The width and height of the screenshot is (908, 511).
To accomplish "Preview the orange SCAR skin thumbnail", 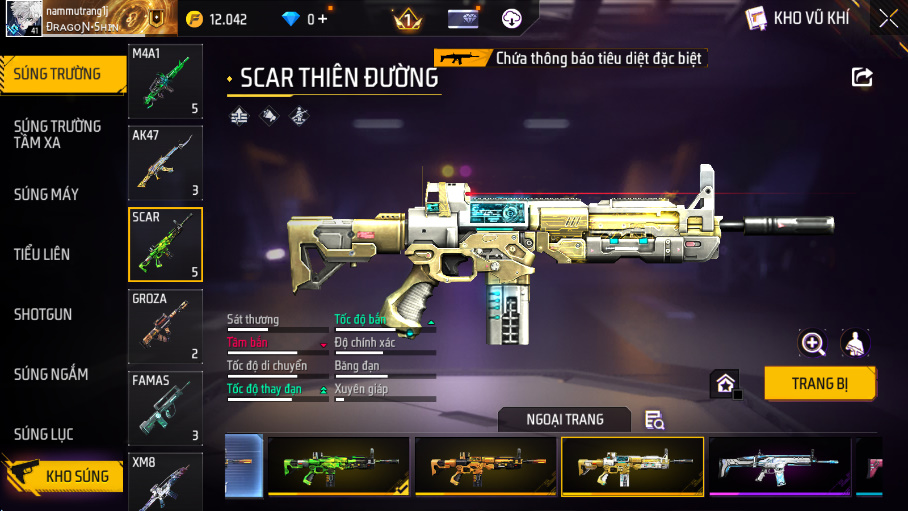I will 485,466.
